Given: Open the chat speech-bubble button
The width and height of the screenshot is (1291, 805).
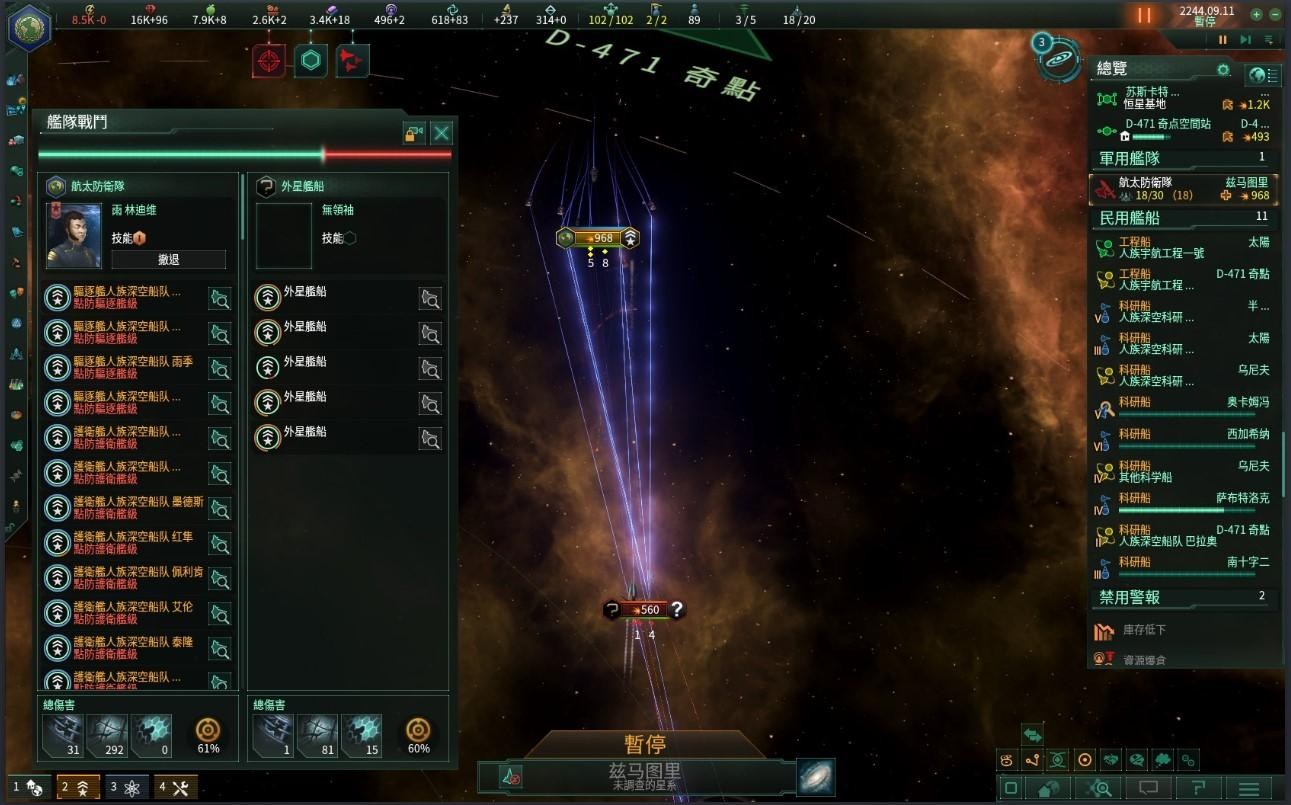Looking at the screenshot, I should [x=1148, y=789].
